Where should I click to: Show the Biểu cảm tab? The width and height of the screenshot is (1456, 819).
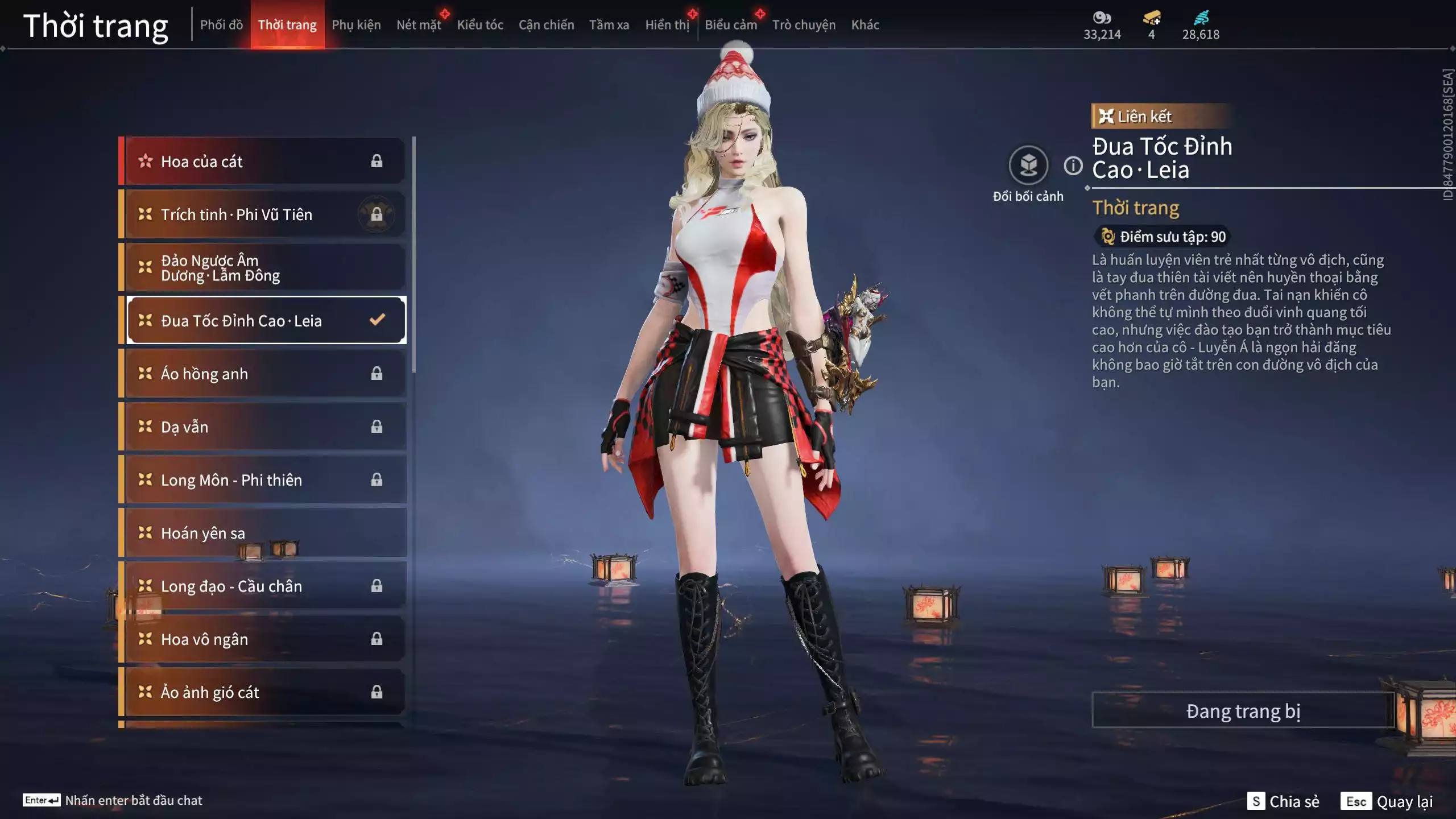click(731, 25)
